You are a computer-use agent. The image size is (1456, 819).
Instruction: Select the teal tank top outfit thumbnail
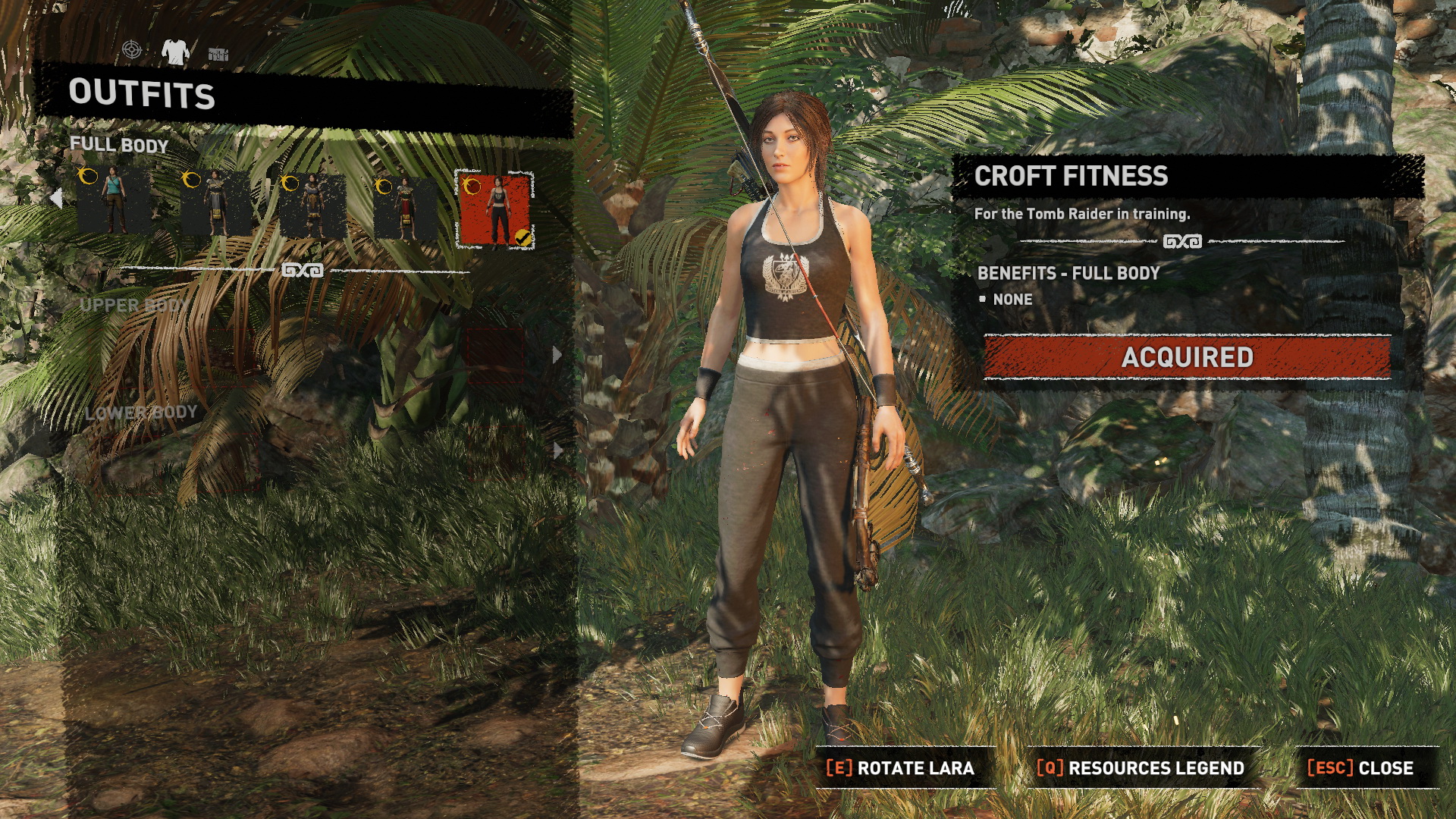coord(114,202)
